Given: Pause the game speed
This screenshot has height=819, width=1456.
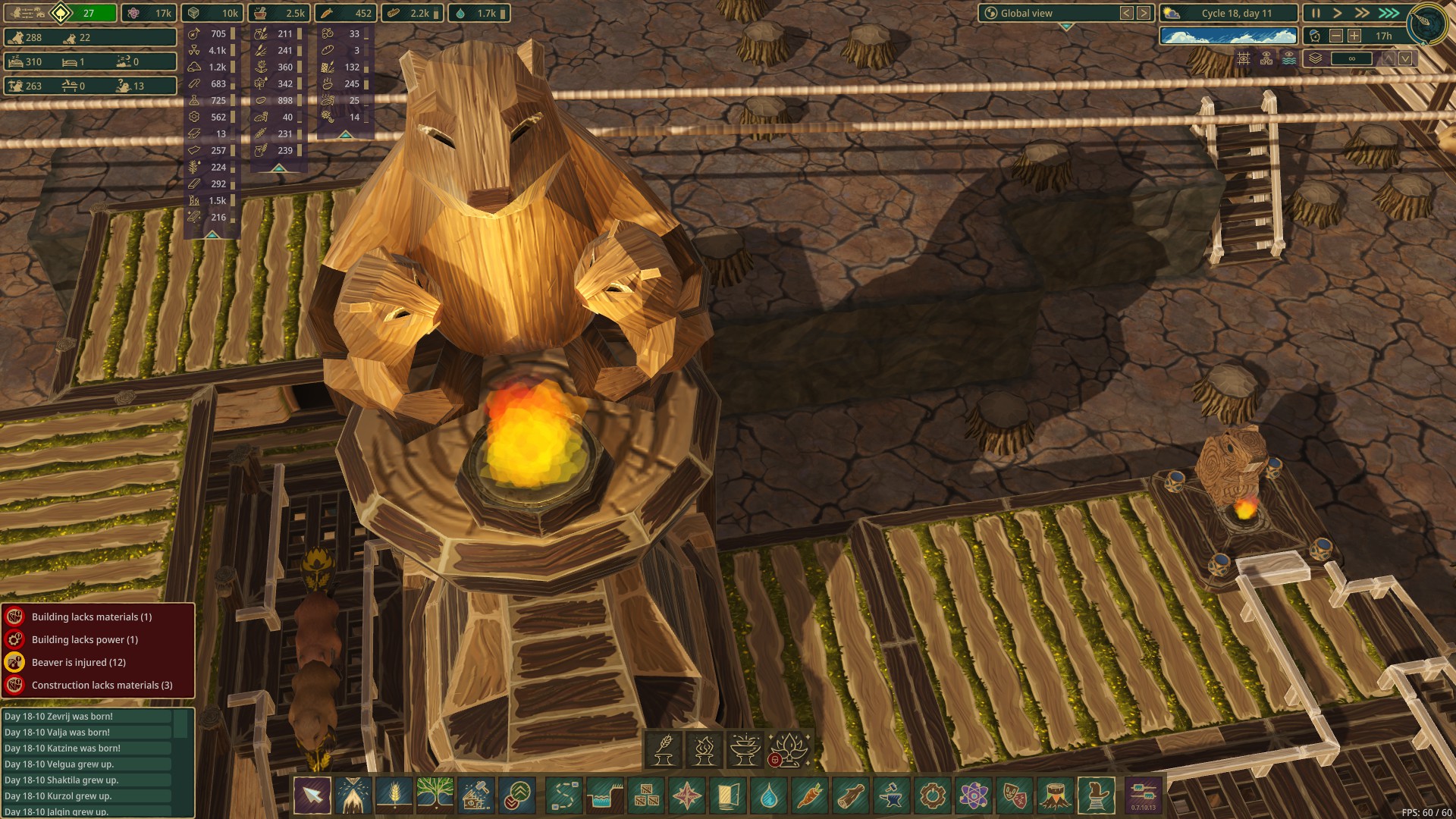Looking at the screenshot, I should tap(1316, 13).
